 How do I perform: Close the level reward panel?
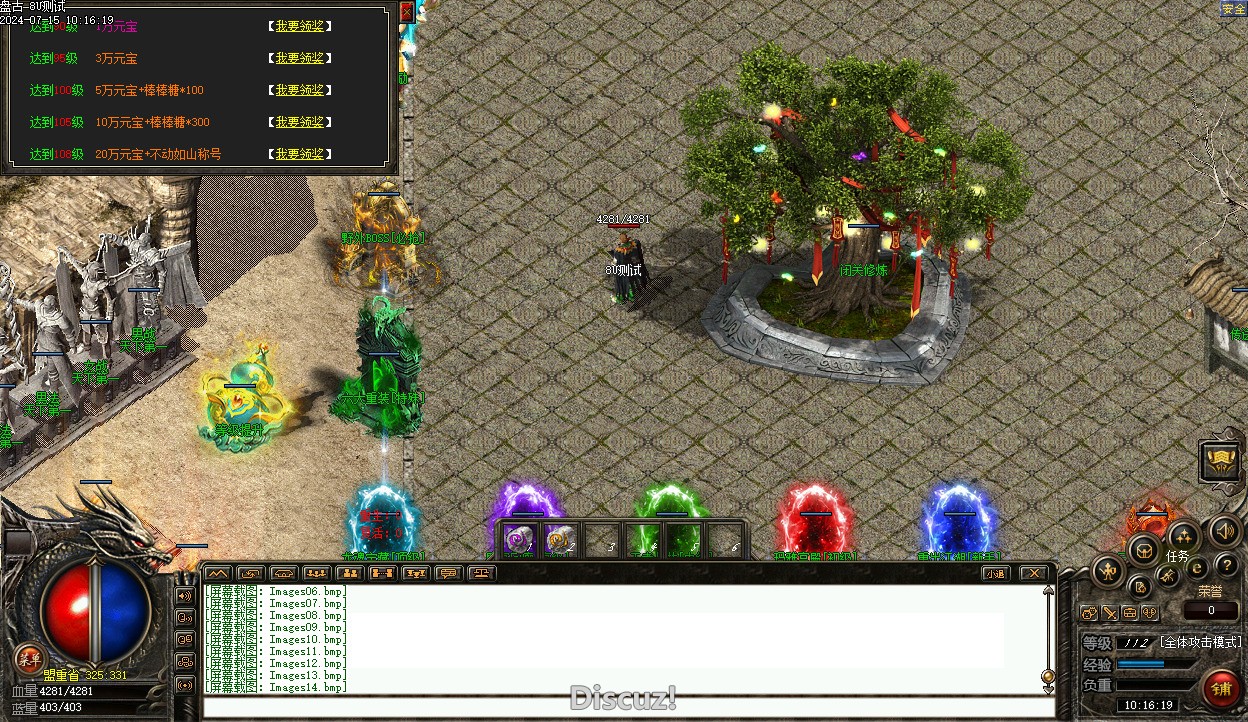(x=406, y=12)
